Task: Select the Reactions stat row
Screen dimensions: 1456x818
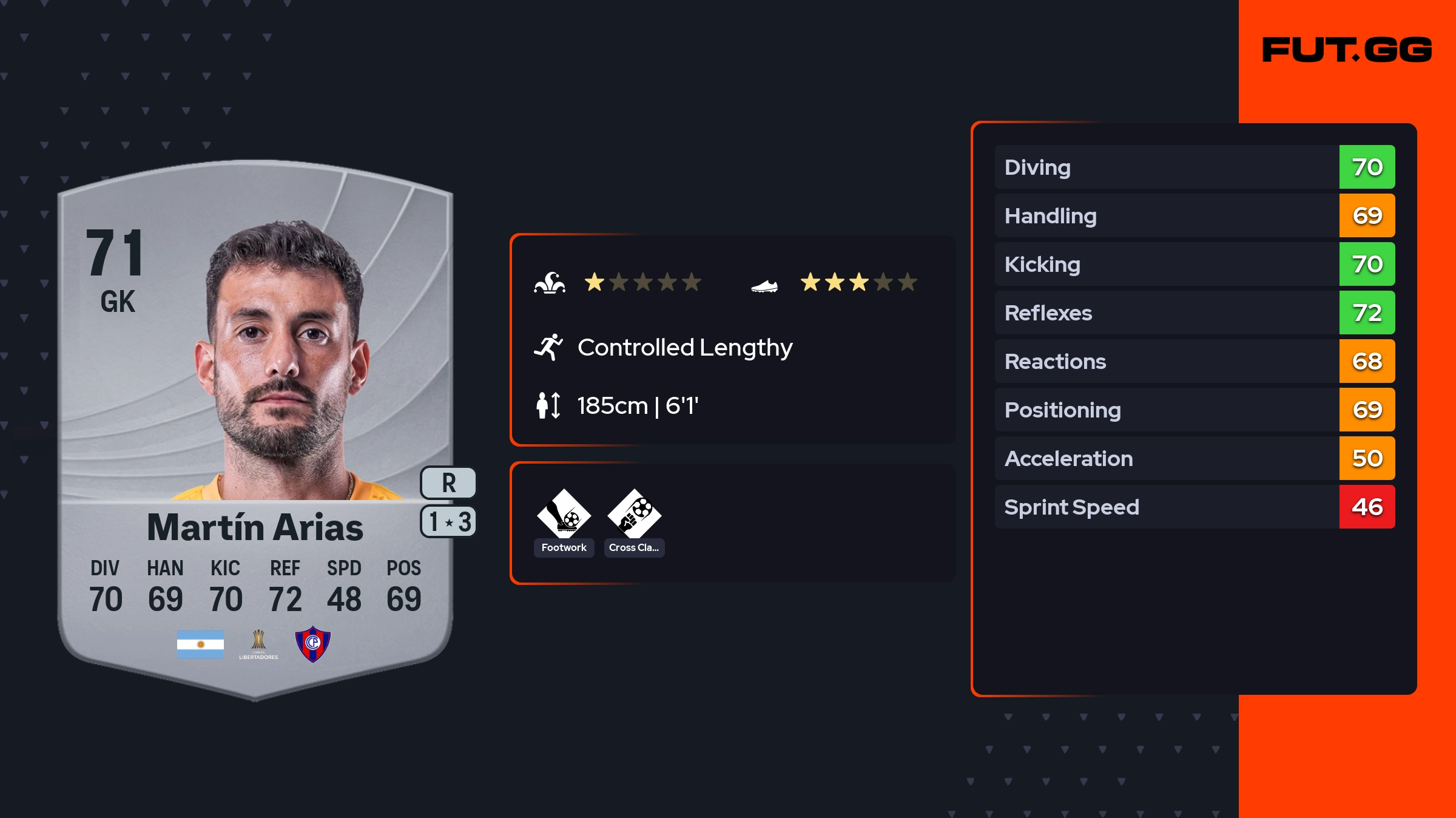Action: [x=1194, y=362]
